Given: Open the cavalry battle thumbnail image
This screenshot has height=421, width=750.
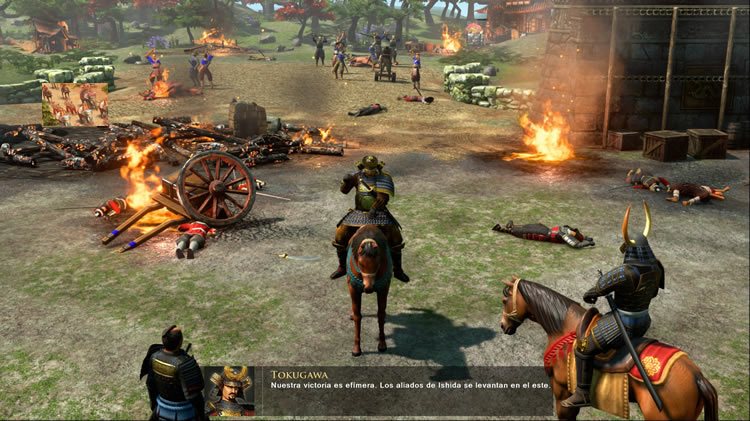Looking at the screenshot, I should pyautogui.click(x=75, y=104).
